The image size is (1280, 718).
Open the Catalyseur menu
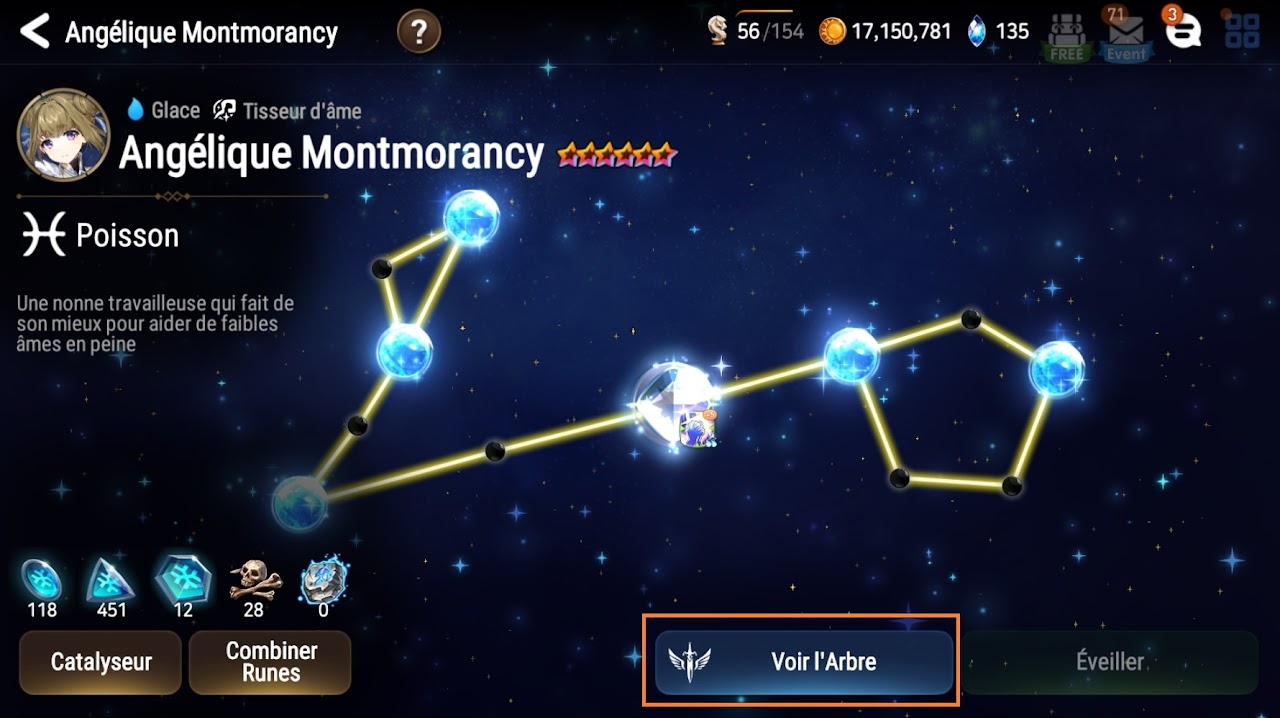click(100, 662)
